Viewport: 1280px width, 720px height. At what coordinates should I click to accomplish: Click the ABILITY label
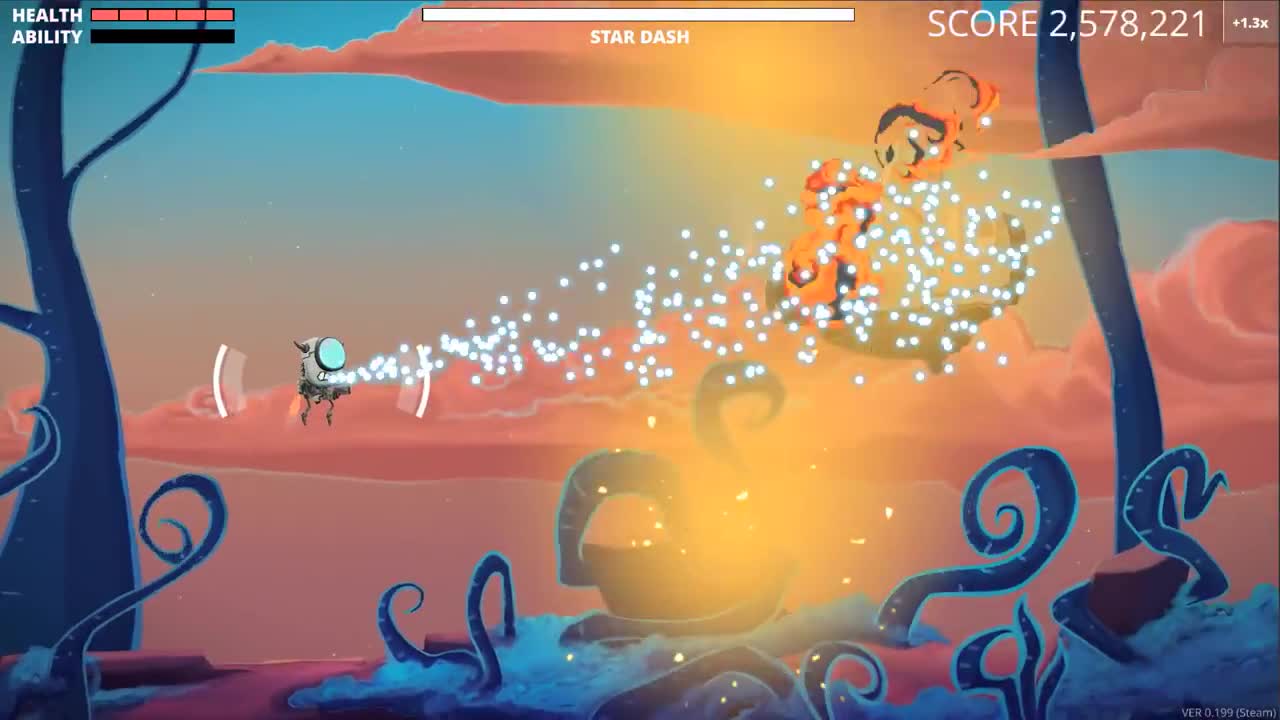(46, 37)
